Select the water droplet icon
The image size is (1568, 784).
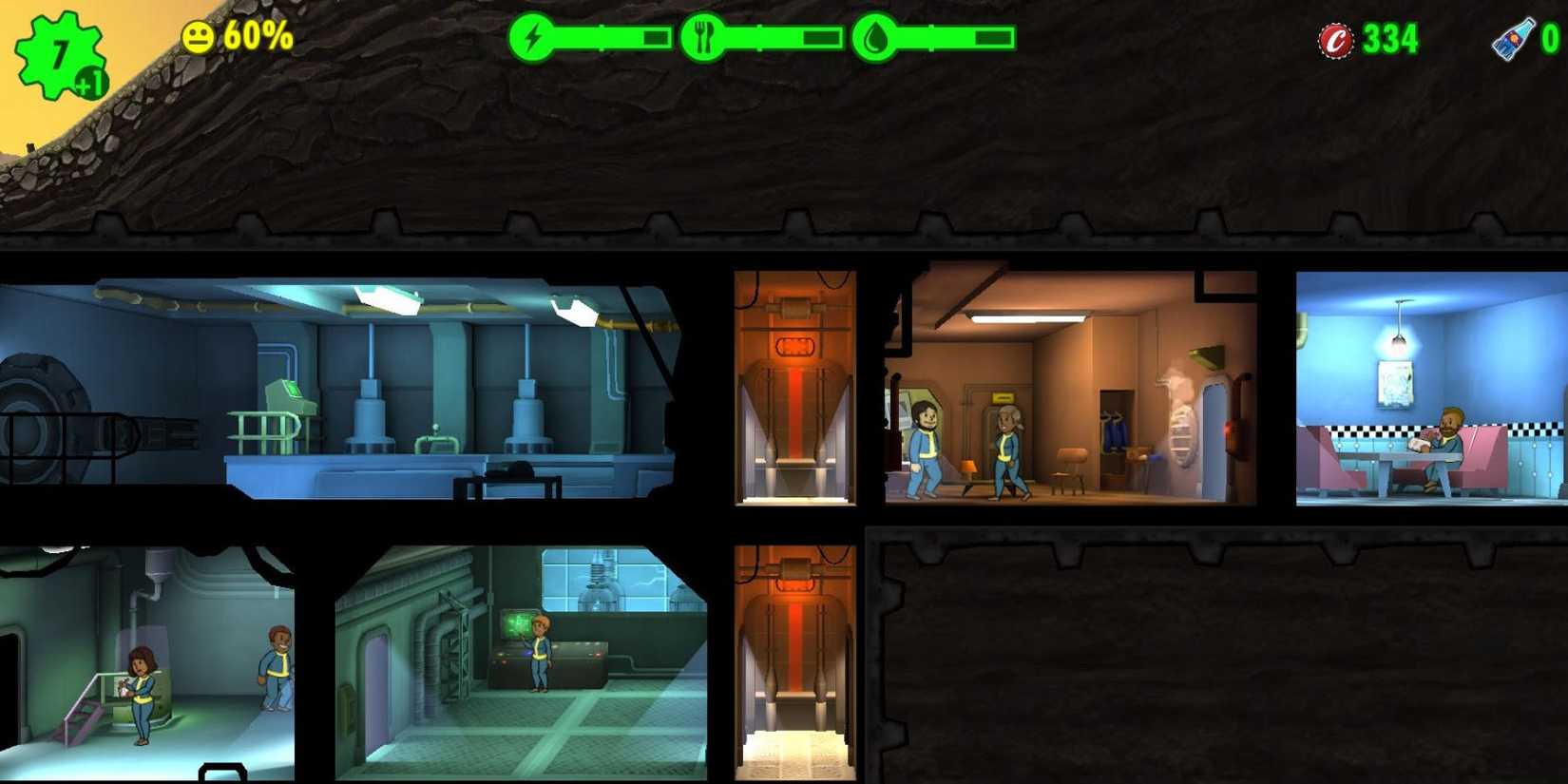874,38
